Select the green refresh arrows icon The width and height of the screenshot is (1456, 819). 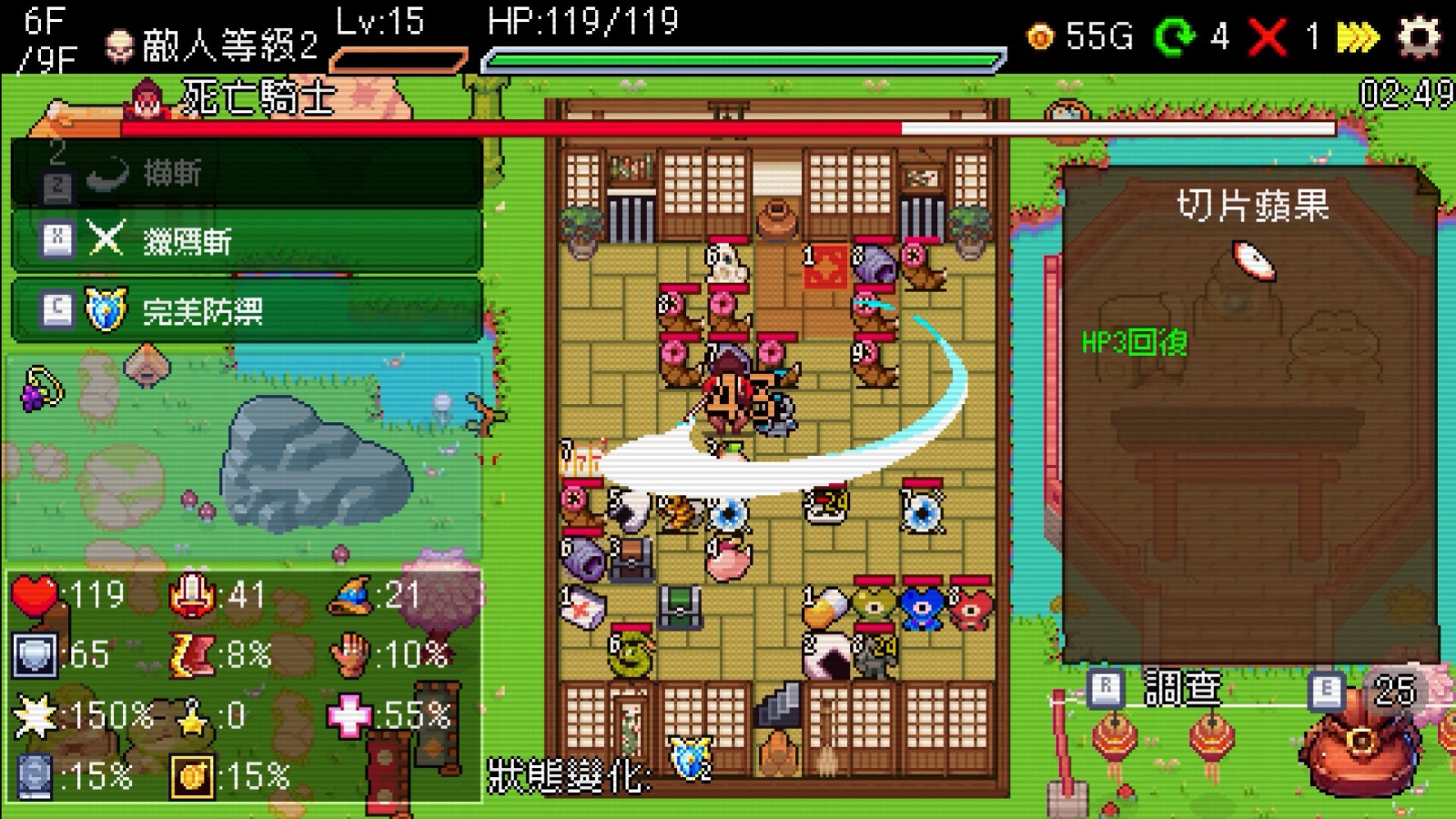pyautogui.click(x=1174, y=36)
